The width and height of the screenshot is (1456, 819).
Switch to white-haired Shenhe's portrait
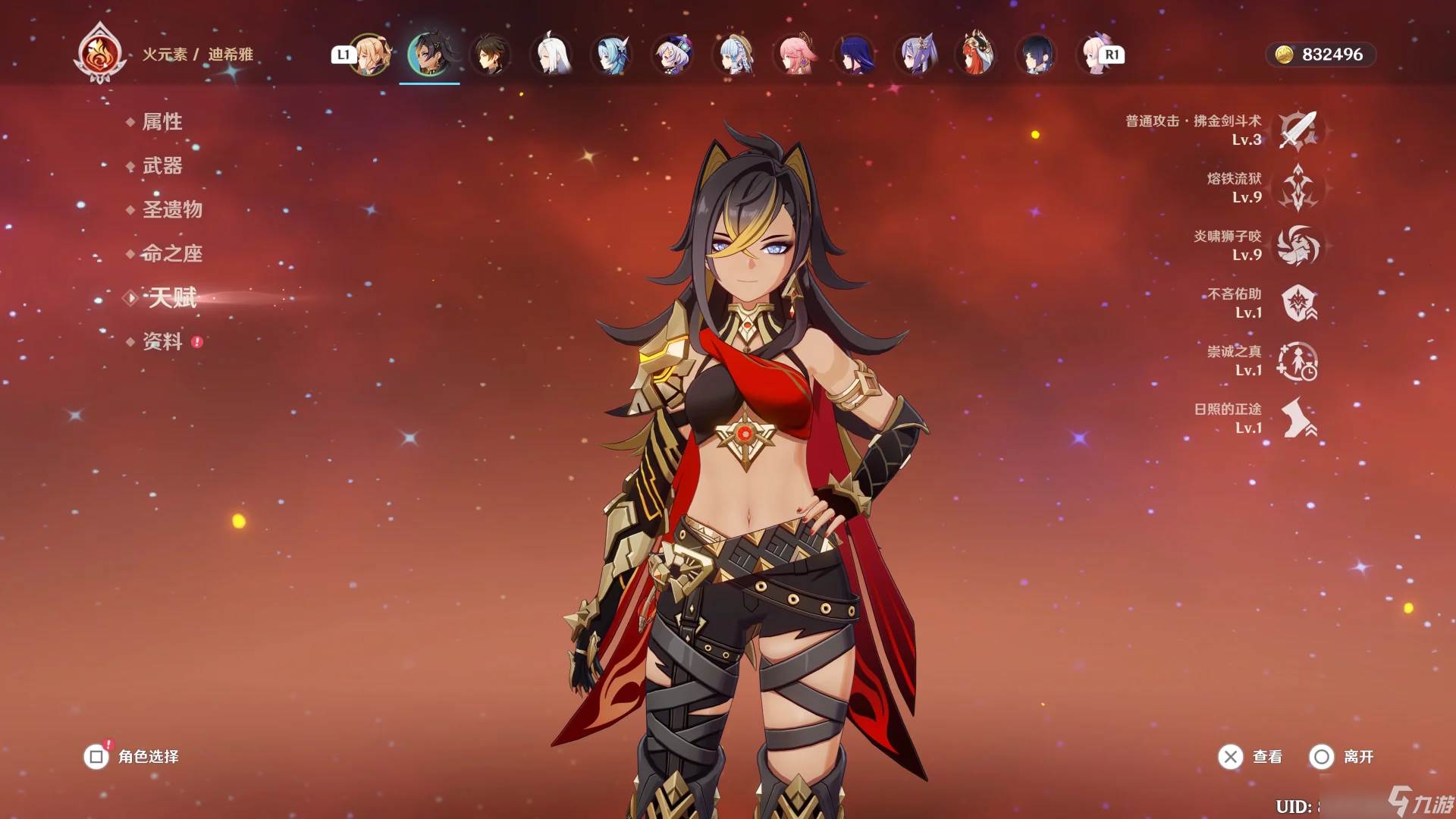551,55
